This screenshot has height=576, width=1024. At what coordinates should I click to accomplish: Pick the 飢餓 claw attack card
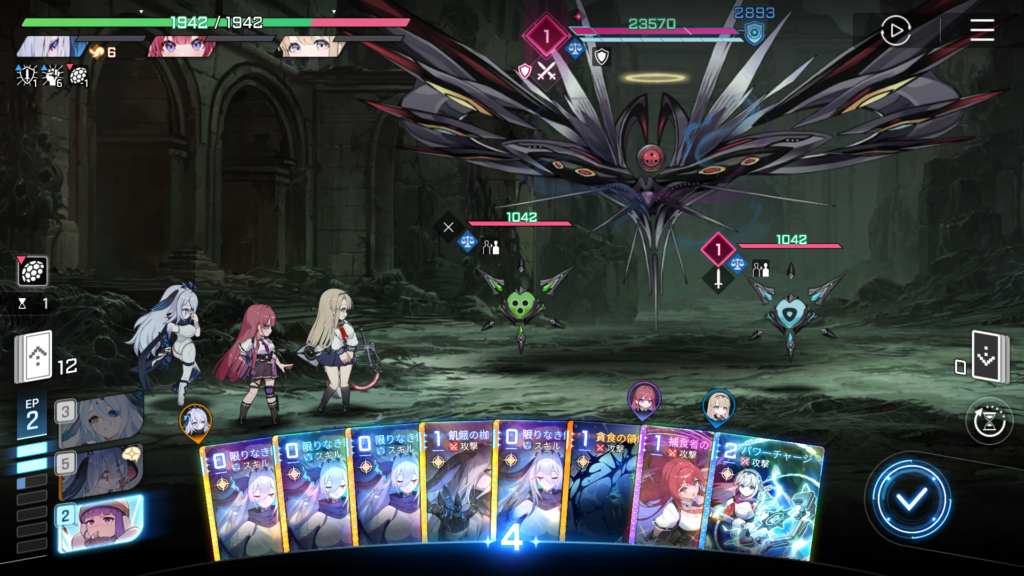[x=457, y=490]
